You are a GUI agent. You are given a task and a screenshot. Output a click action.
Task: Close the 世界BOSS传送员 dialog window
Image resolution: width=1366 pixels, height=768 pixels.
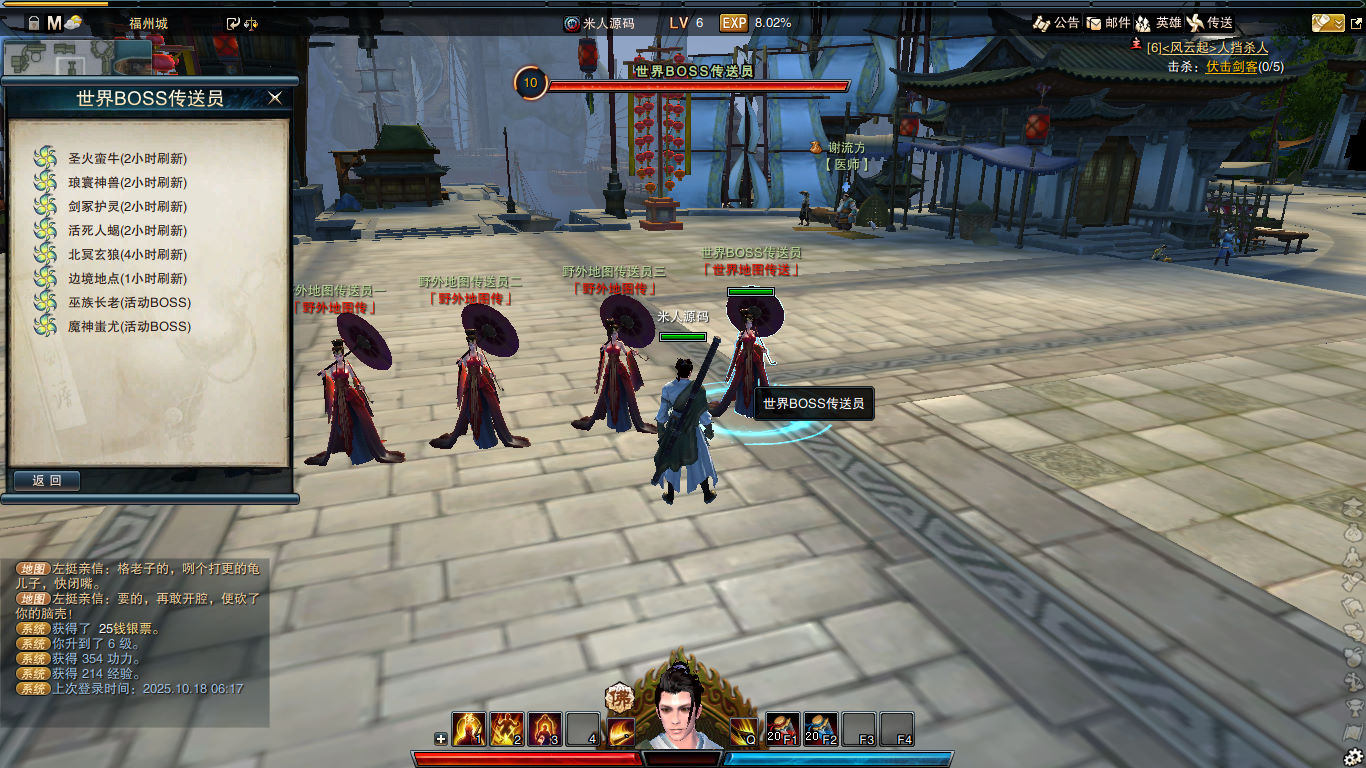click(x=275, y=98)
